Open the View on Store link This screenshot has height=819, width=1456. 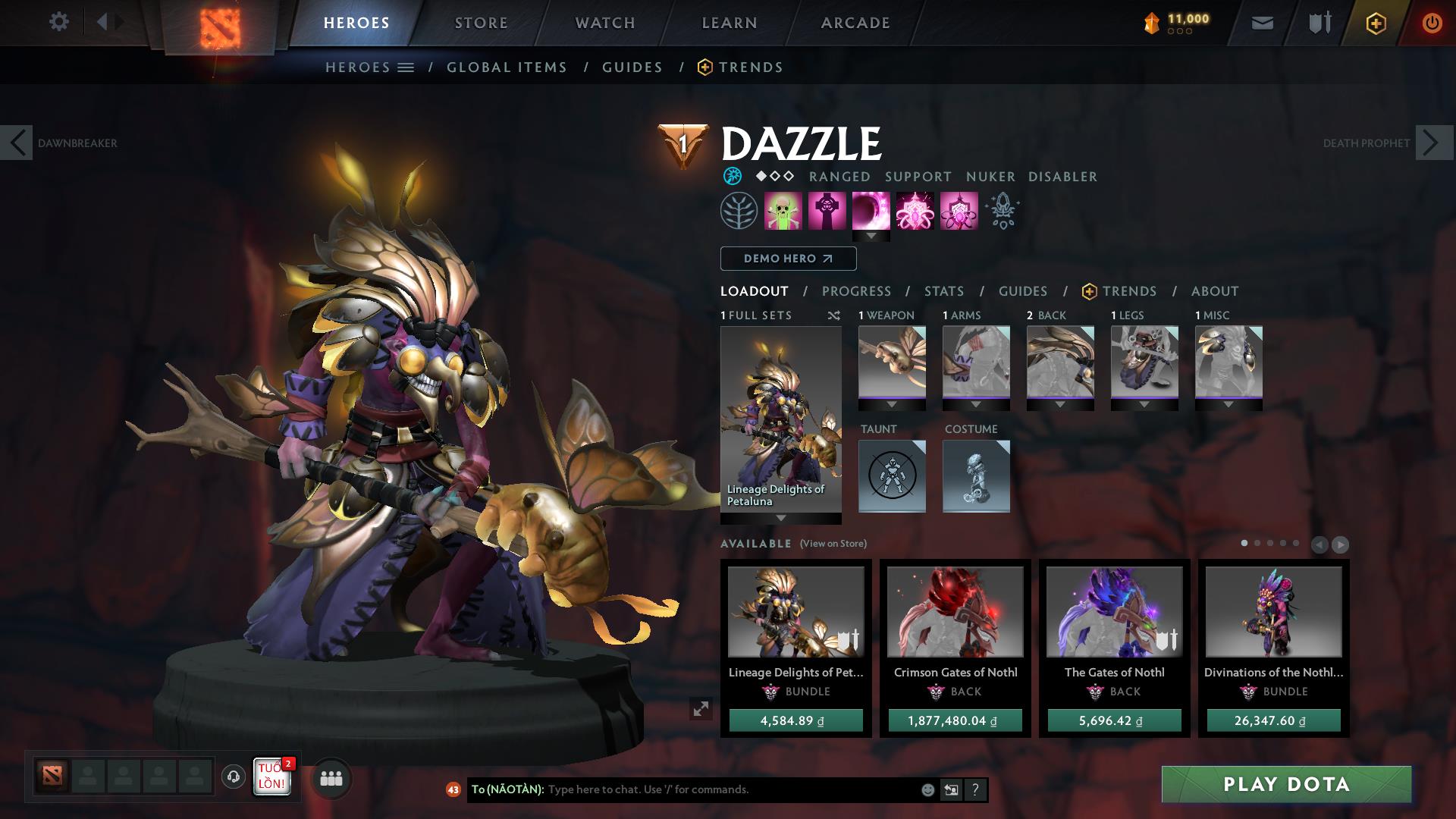click(x=833, y=544)
